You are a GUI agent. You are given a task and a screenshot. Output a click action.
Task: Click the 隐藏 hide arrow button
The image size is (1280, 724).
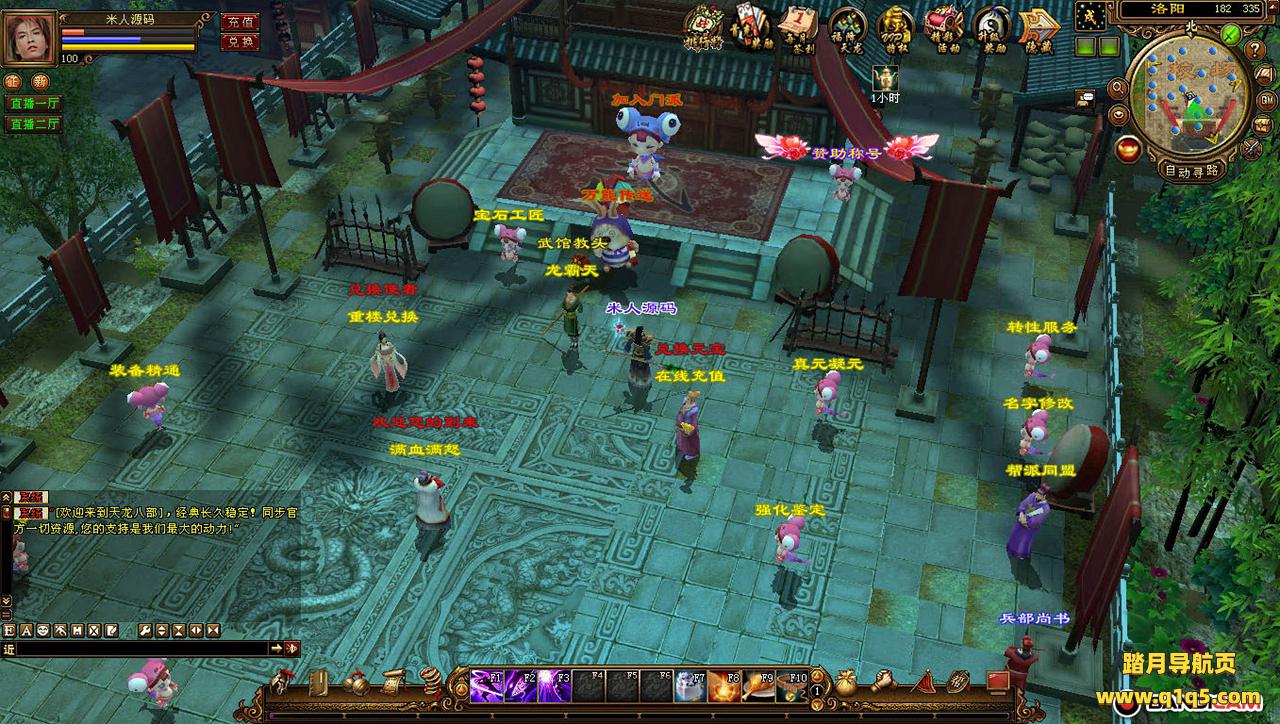[1037, 27]
